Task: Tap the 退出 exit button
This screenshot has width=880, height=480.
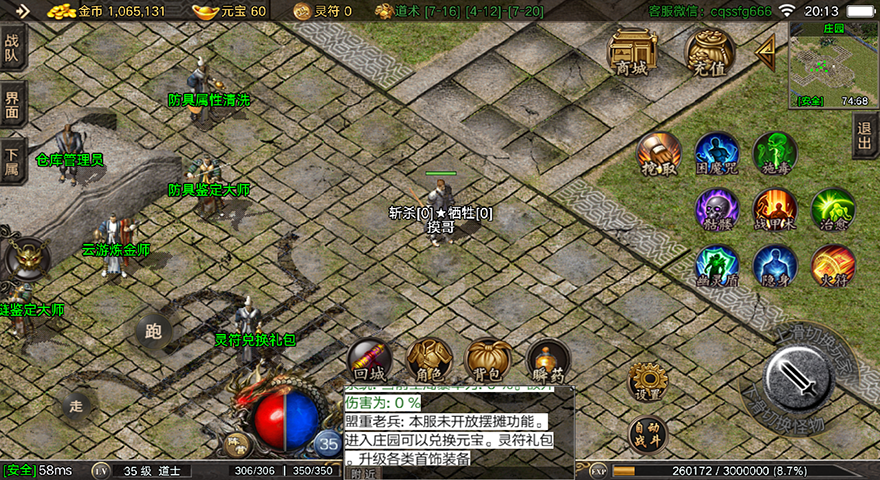Action: [865, 134]
